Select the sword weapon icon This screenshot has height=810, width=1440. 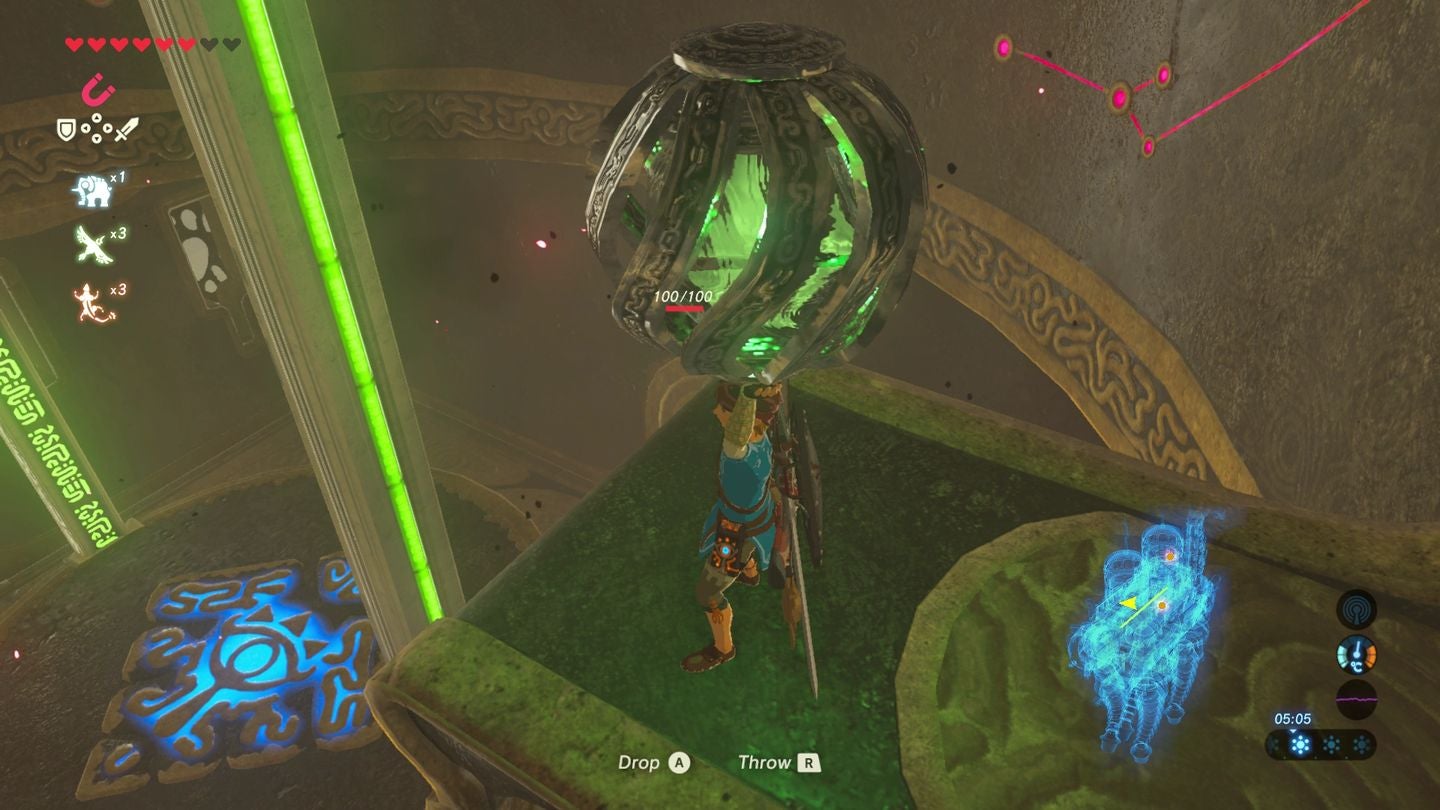(126, 131)
